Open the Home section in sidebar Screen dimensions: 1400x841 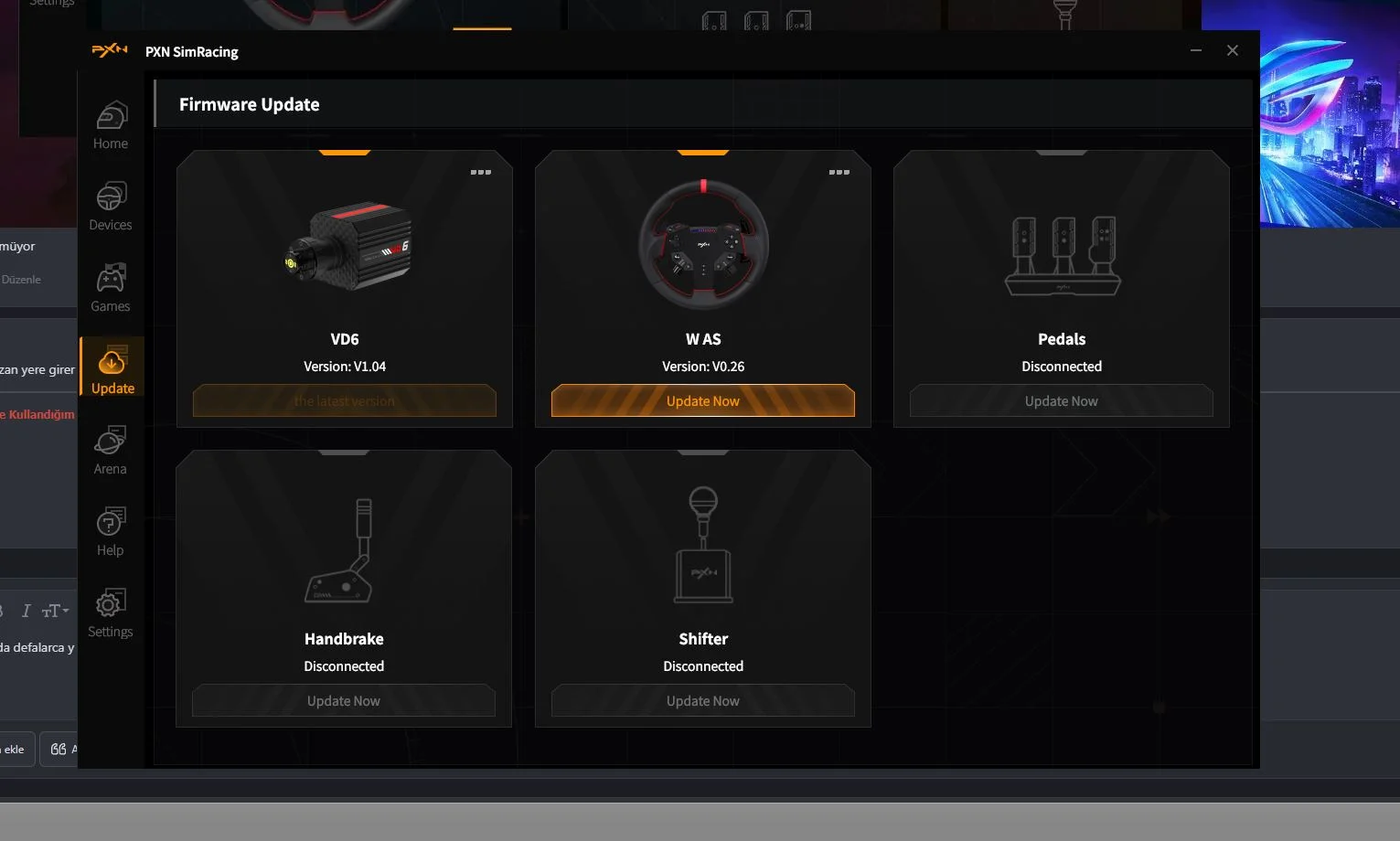[111, 125]
